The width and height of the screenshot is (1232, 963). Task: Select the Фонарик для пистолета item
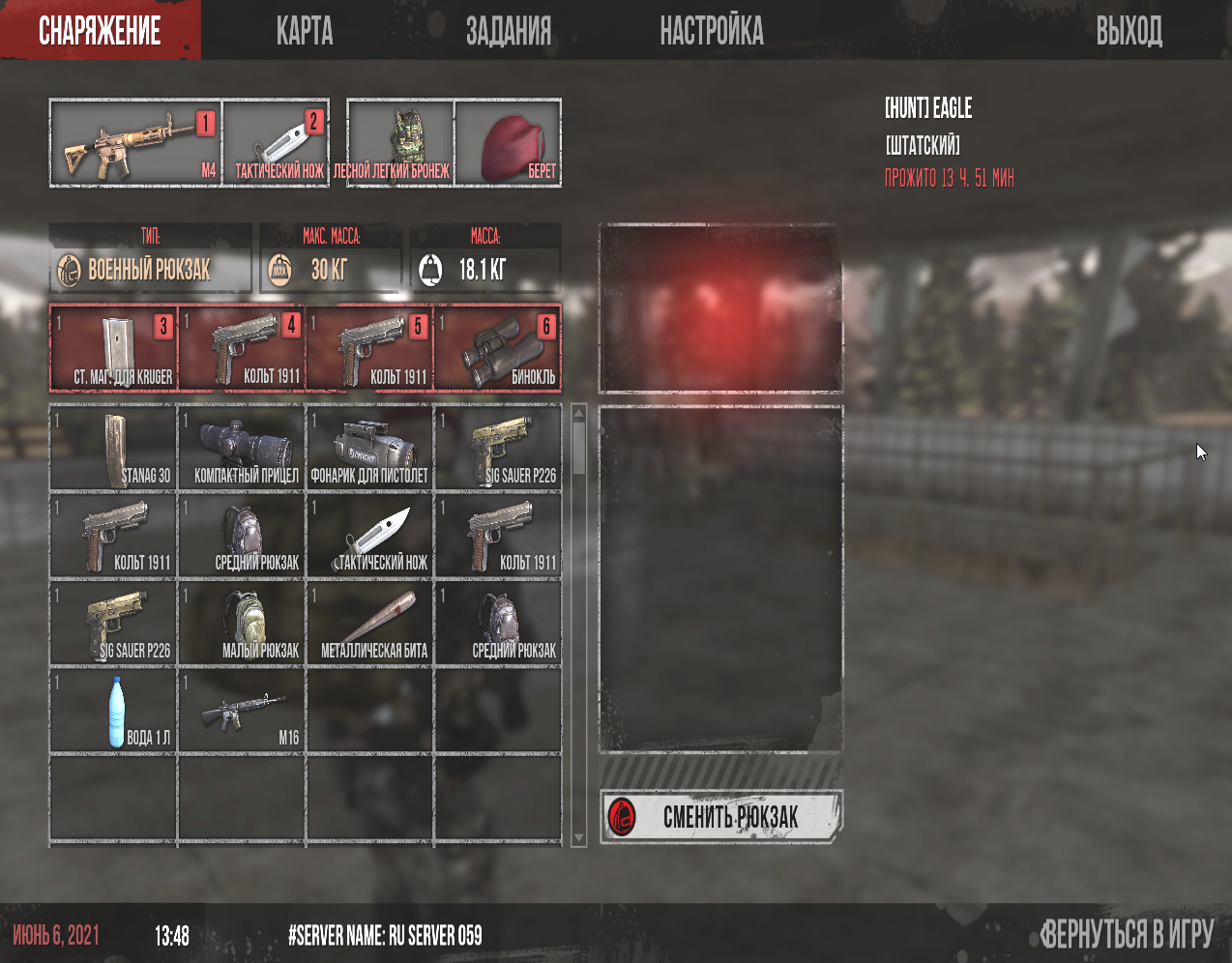tap(370, 448)
